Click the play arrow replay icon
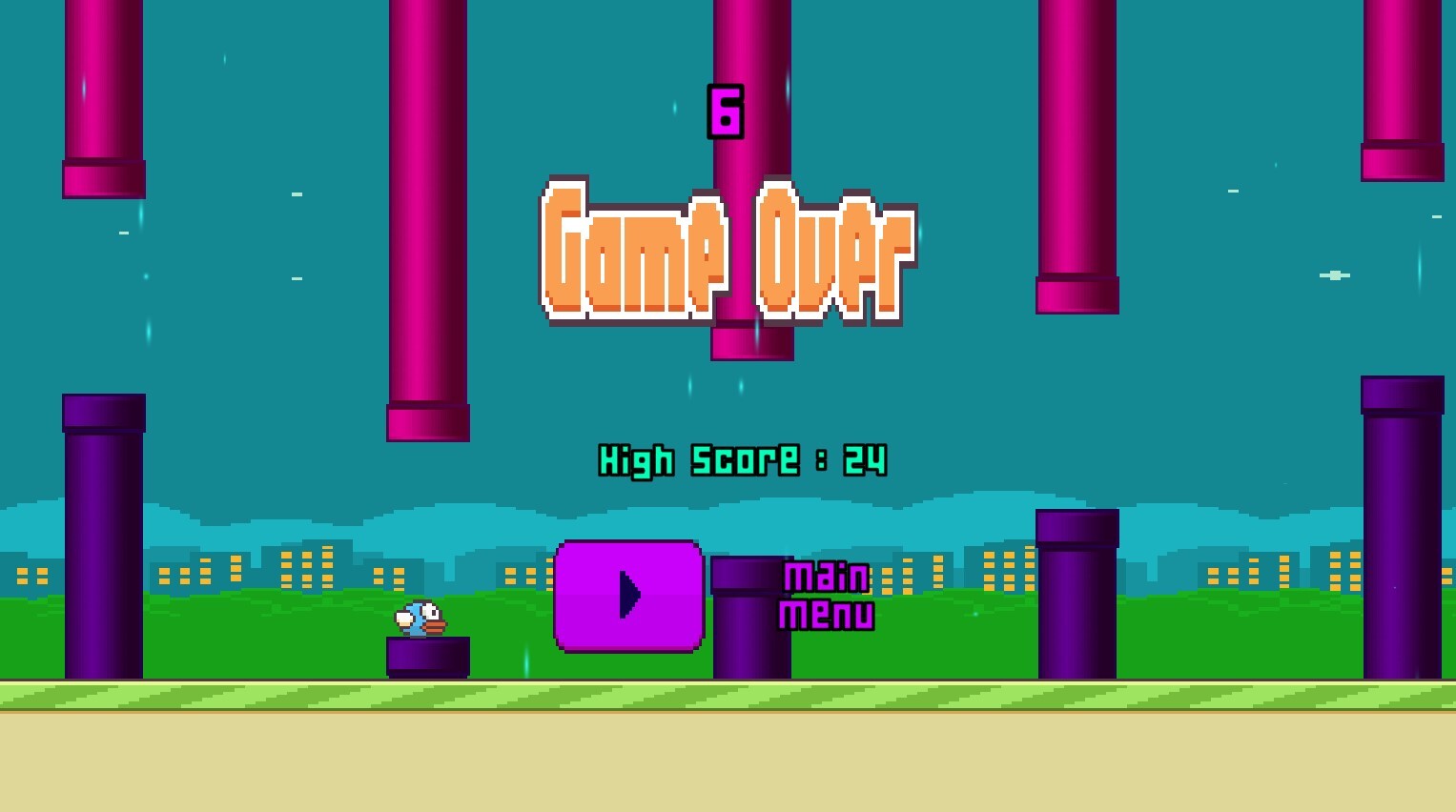This screenshot has width=1456, height=812. 628,596
